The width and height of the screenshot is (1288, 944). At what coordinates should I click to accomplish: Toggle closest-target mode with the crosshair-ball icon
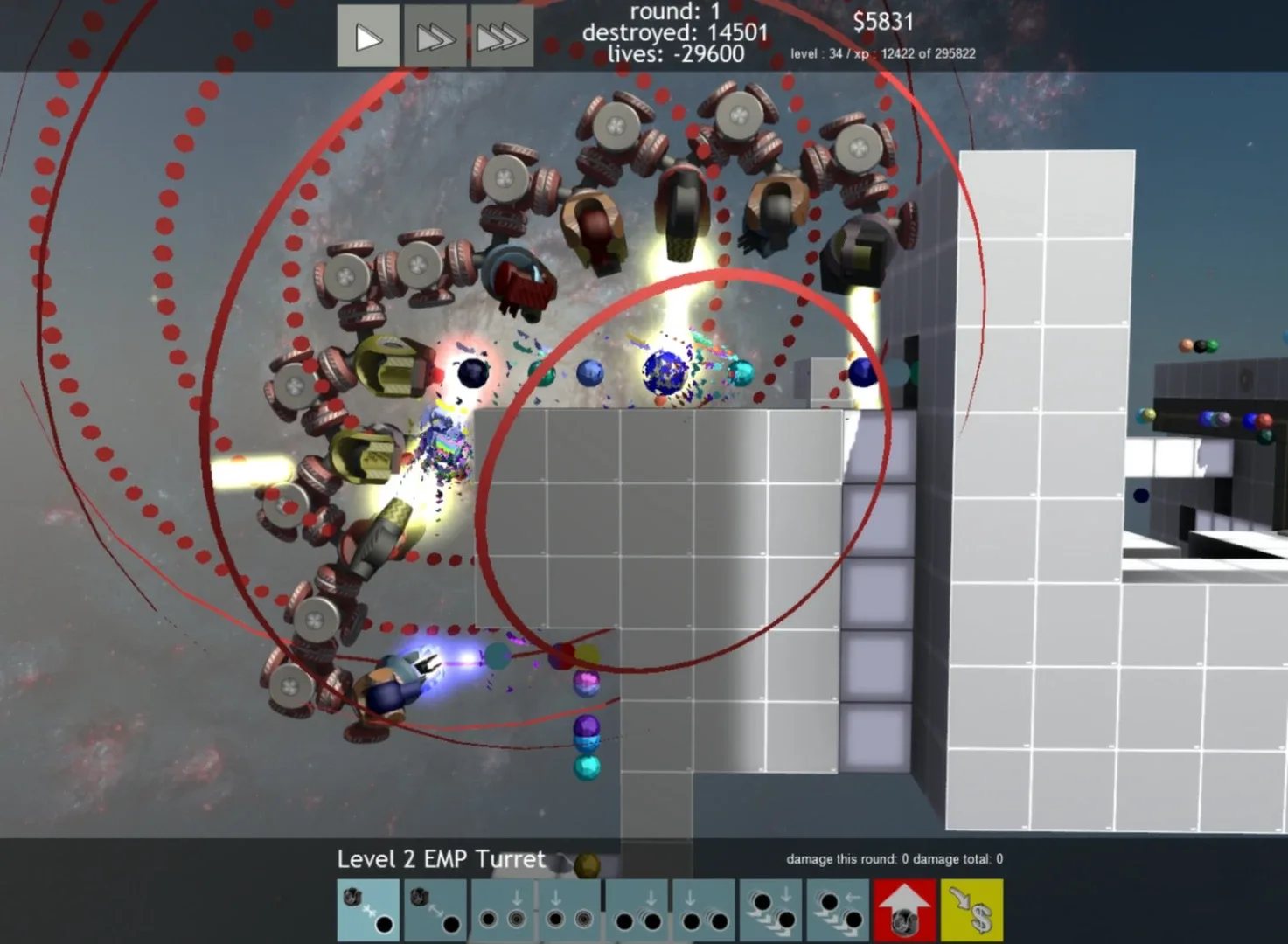367,911
